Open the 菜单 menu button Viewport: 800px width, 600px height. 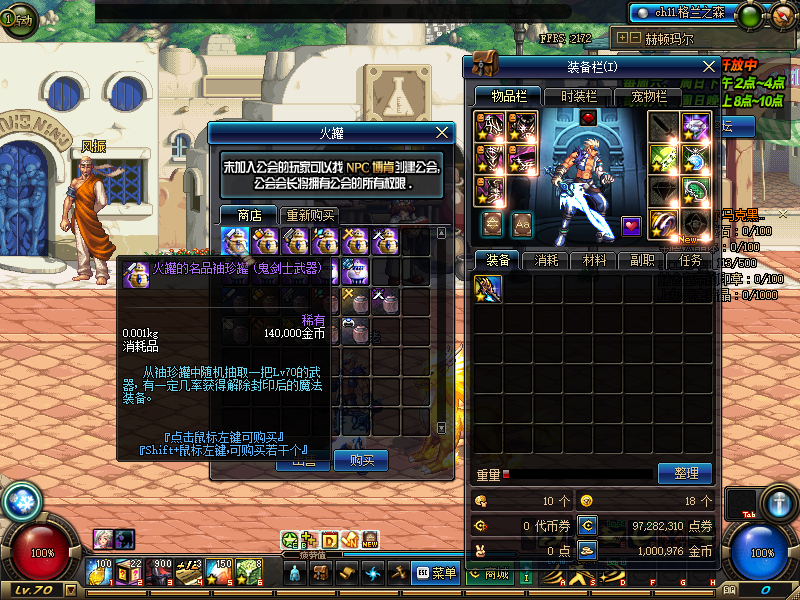pyautogui.click(x=436, y=573)
